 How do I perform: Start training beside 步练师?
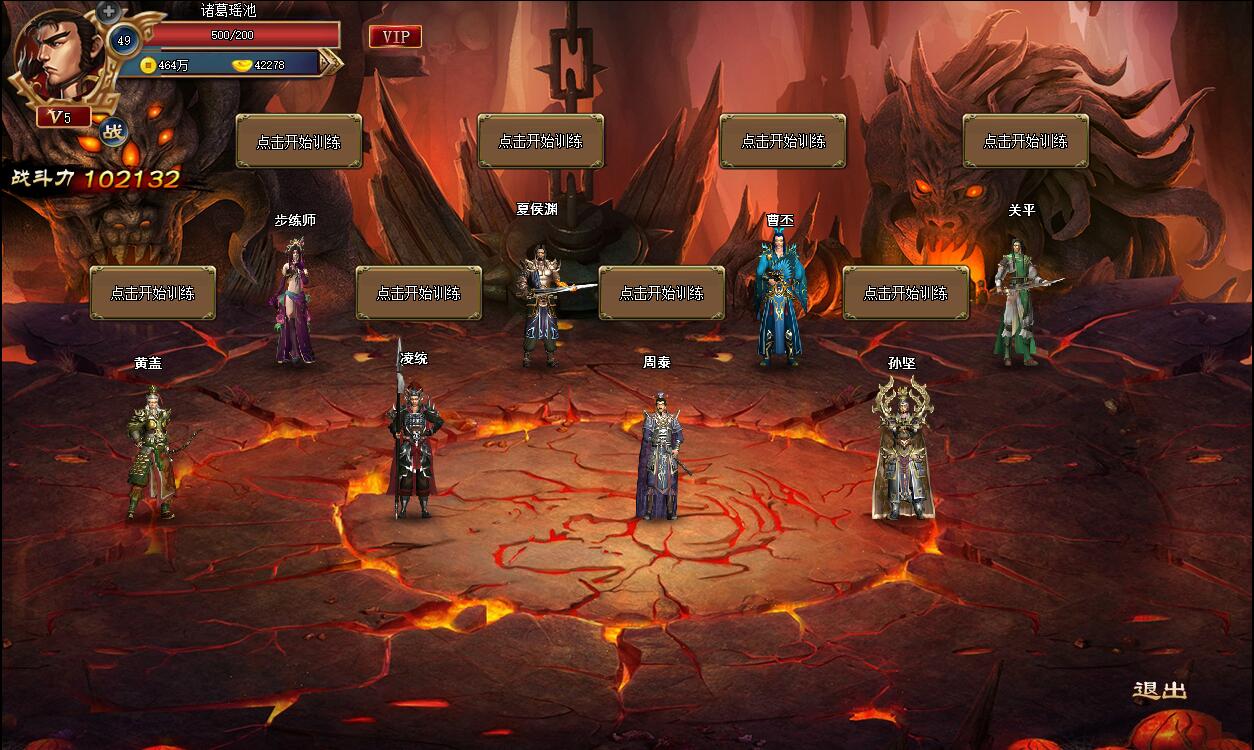tap(299, 141)
